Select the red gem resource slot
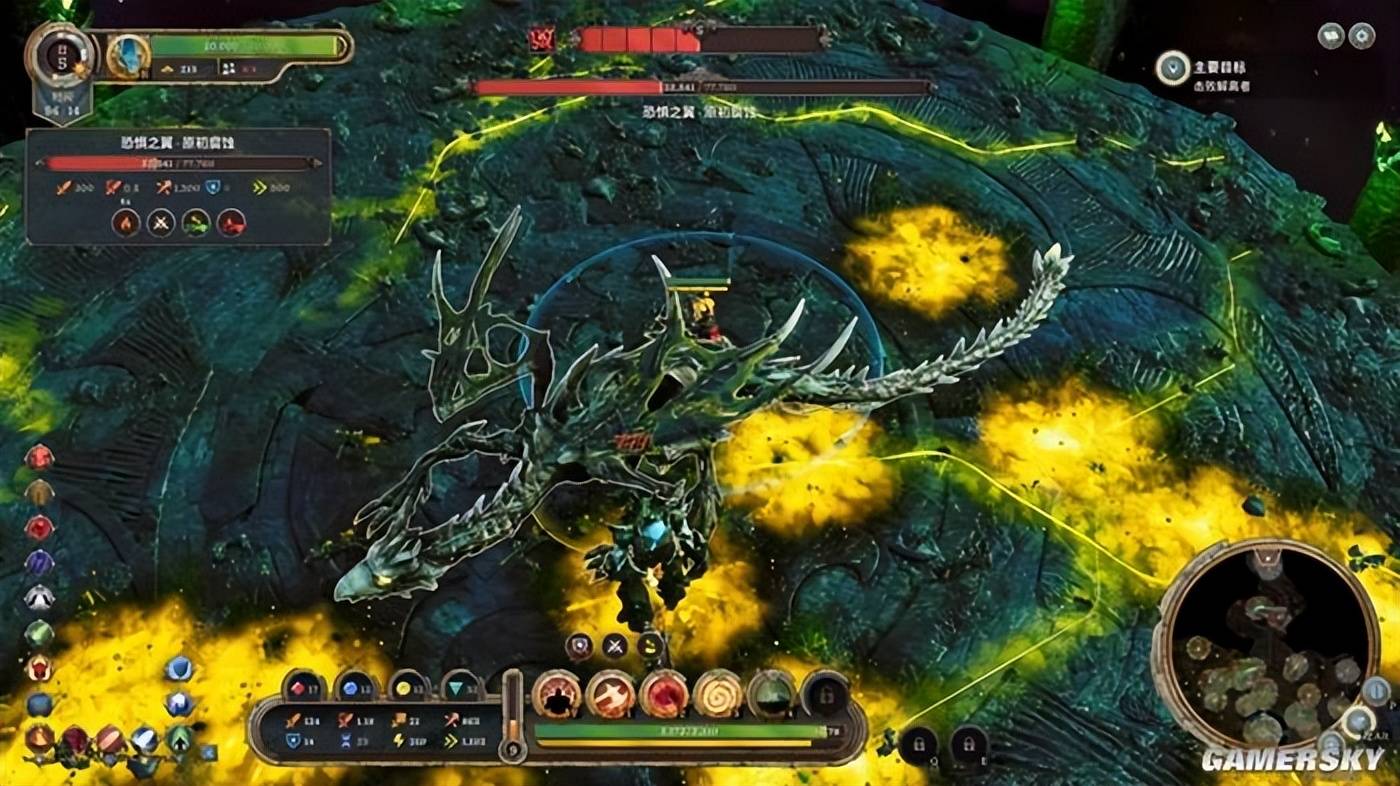This screenshot has width=1400, height=786. (x=303, y=687)
